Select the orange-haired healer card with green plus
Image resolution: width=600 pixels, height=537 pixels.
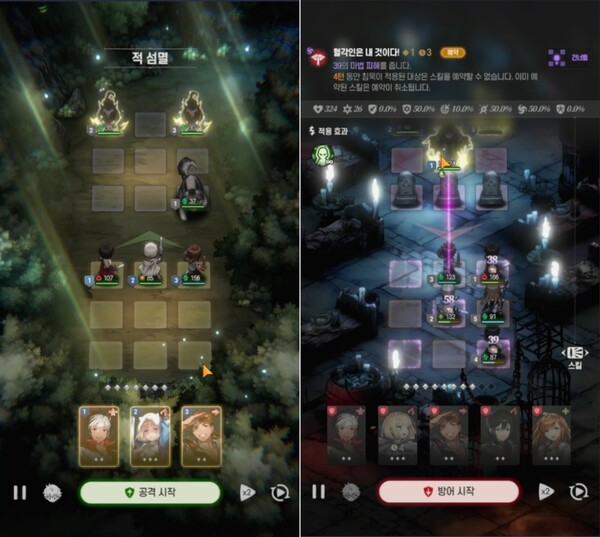549,437
